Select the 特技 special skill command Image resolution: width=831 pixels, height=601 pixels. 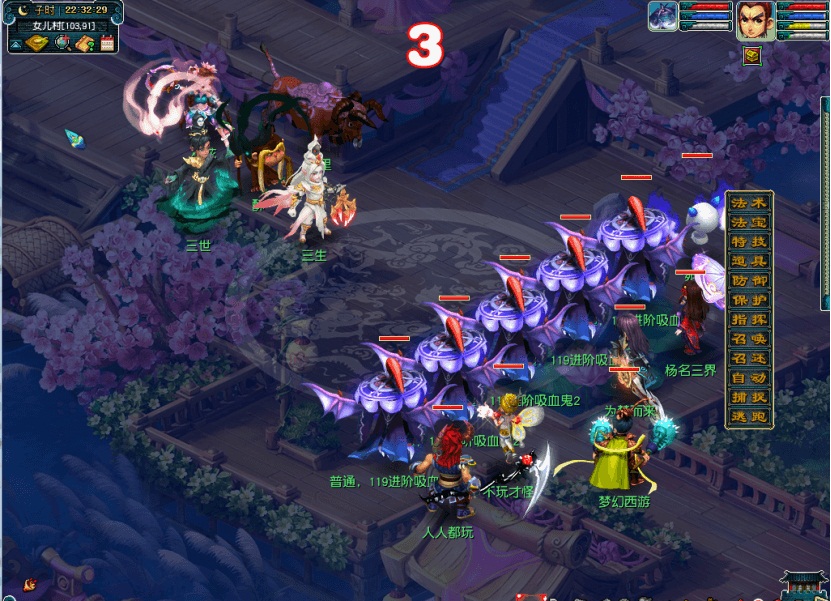coord(751,242)
